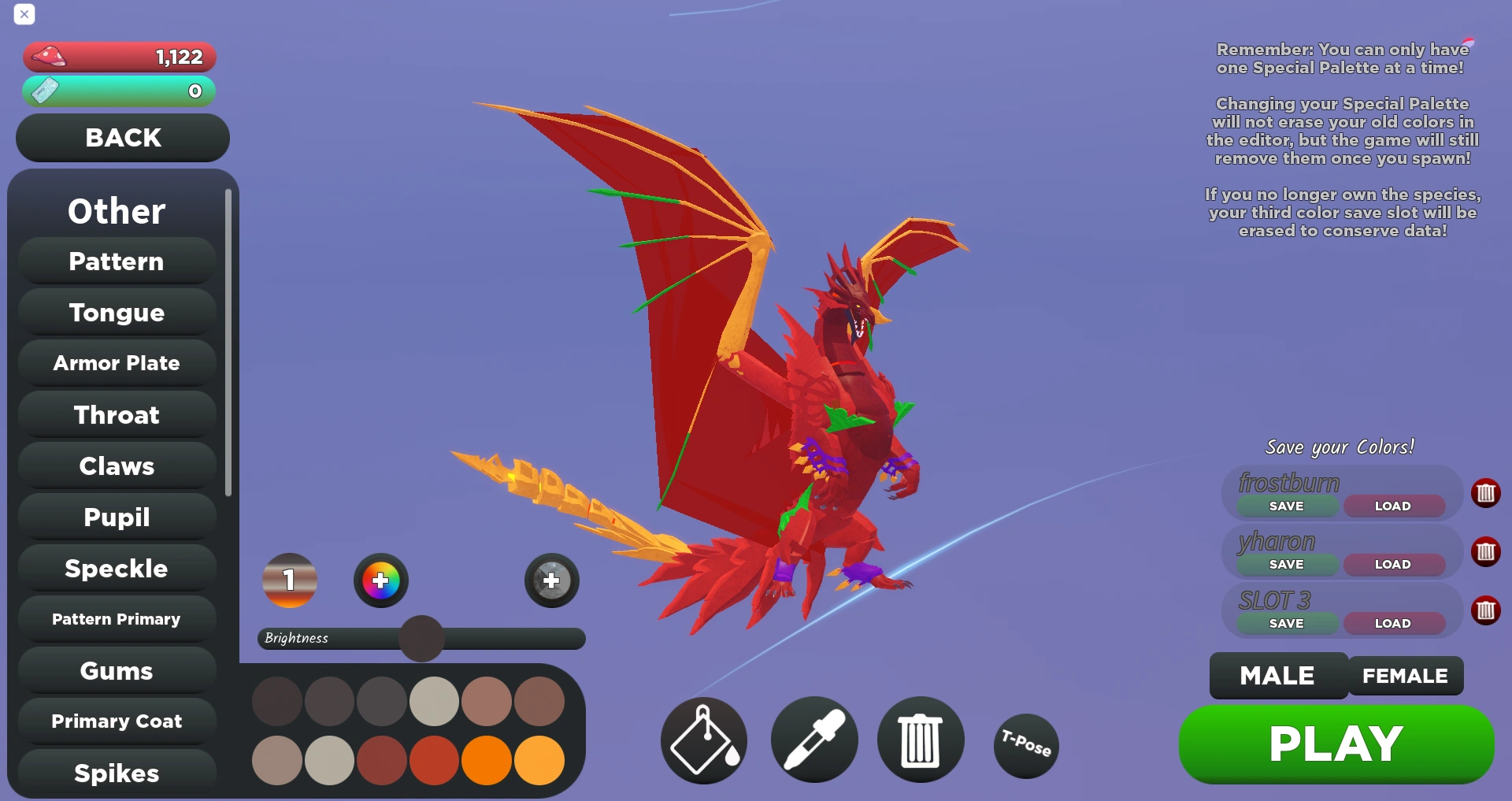Delete the frostburn save with its trash icon
The height and width of the screenshot is (801, 1512).
coord(1487,494)
